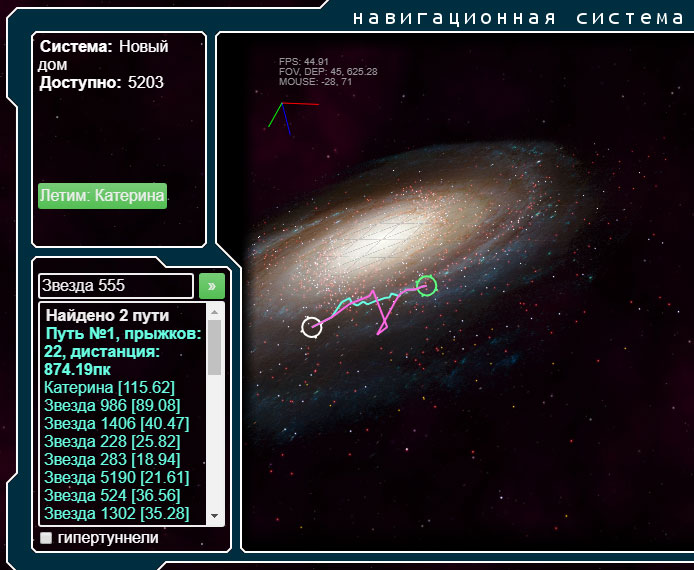
Task: Select "Звезда 524 [36.56]" route entry
Action: coord(112,495)
